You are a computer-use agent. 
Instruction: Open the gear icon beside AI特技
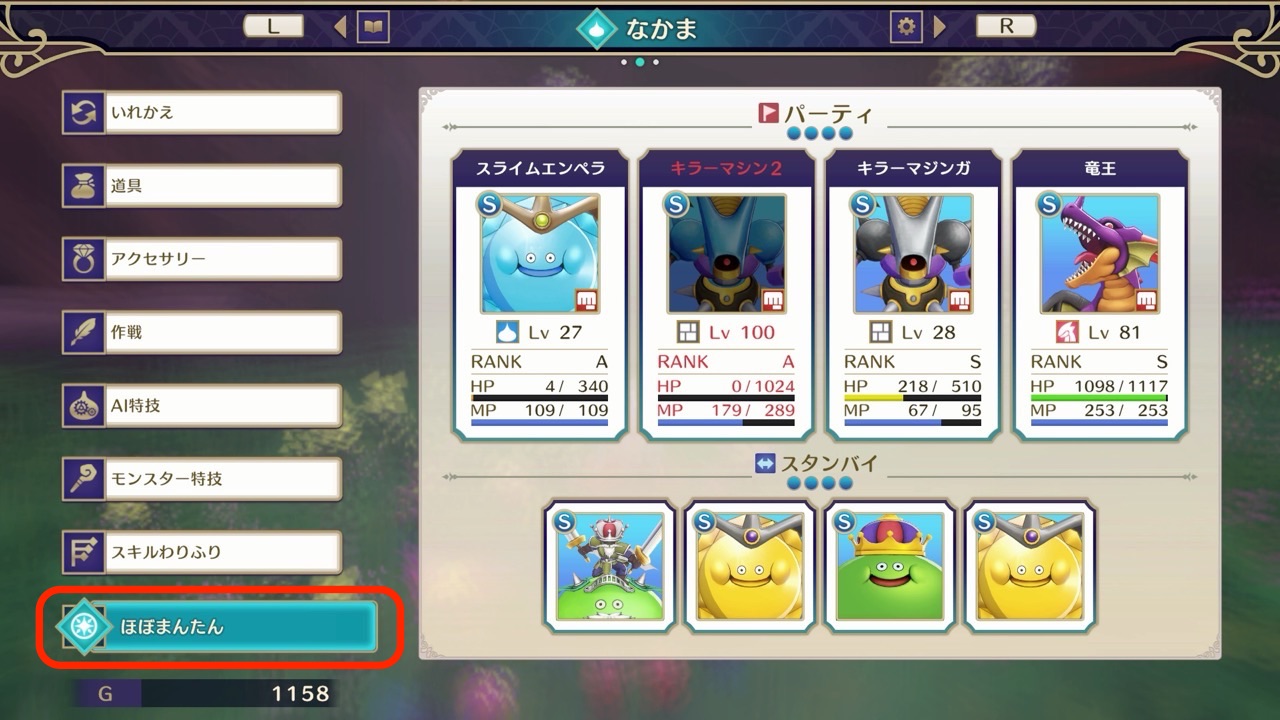coord(85,404)
